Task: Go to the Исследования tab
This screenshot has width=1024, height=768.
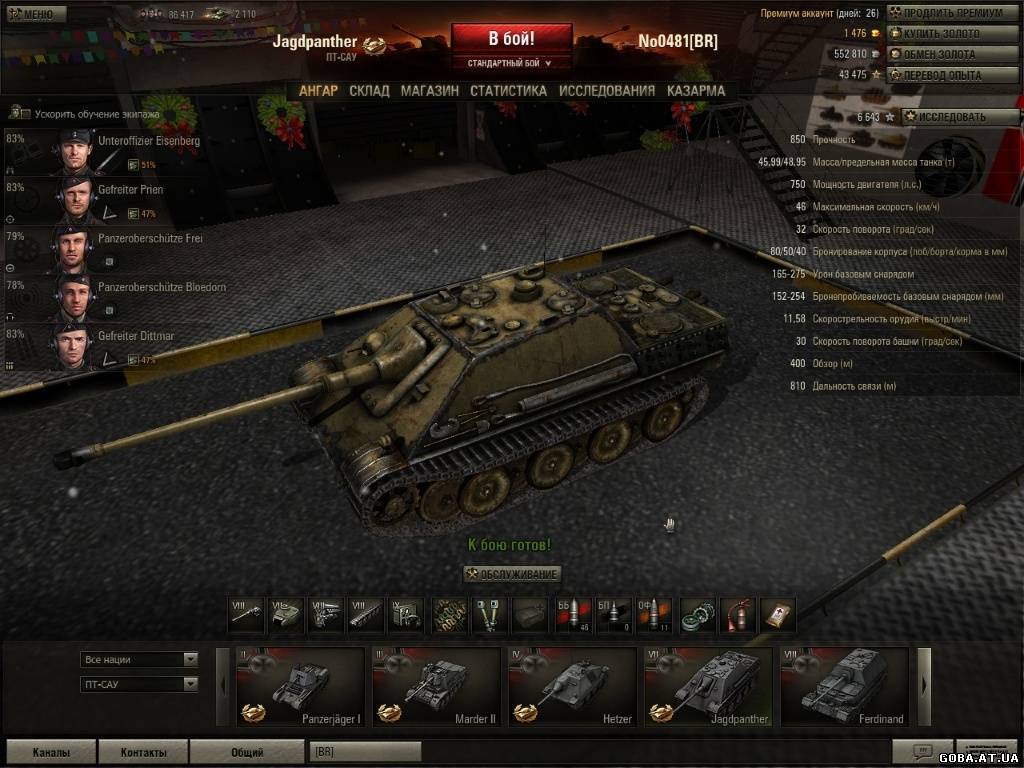Action: click(606, 90)
